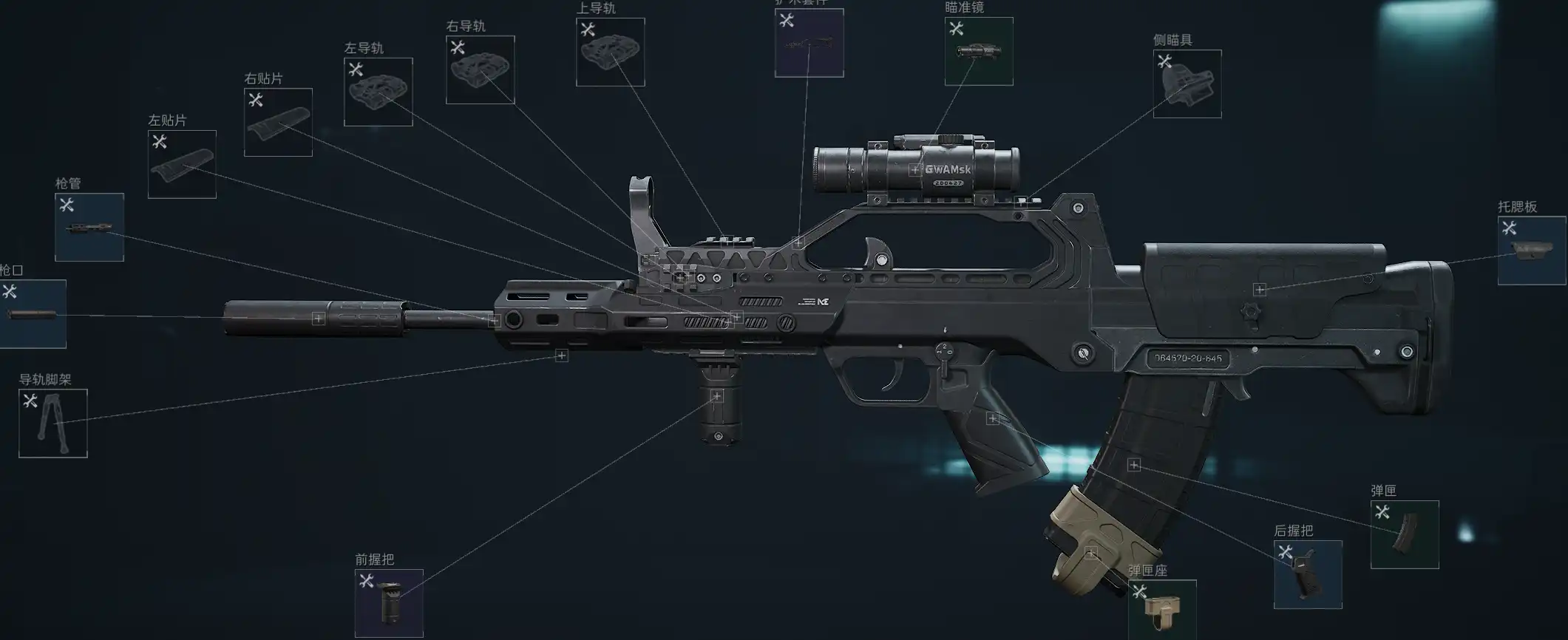Choose the 后握把 rear grip slot
The width and height of the screenshot is (1568, 640).
point(1308,575)
